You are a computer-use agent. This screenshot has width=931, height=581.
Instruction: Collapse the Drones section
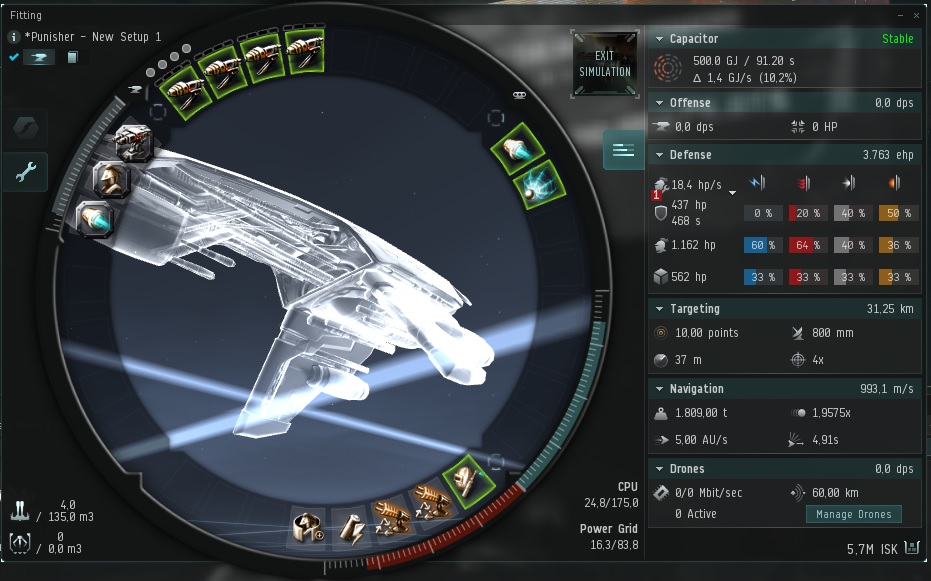[x=660, y=469]
